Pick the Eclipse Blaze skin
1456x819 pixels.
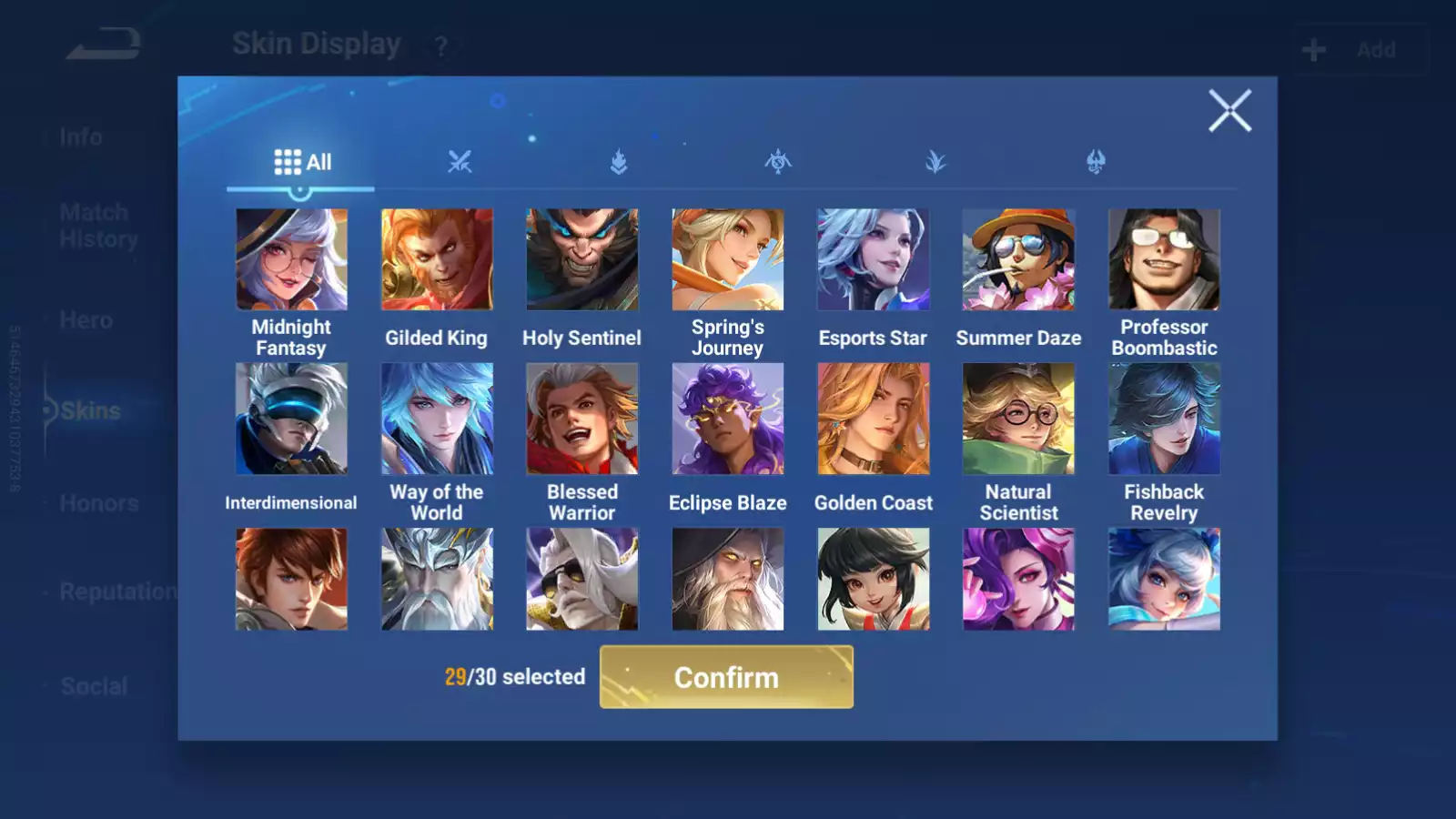[x=728, y=420]
